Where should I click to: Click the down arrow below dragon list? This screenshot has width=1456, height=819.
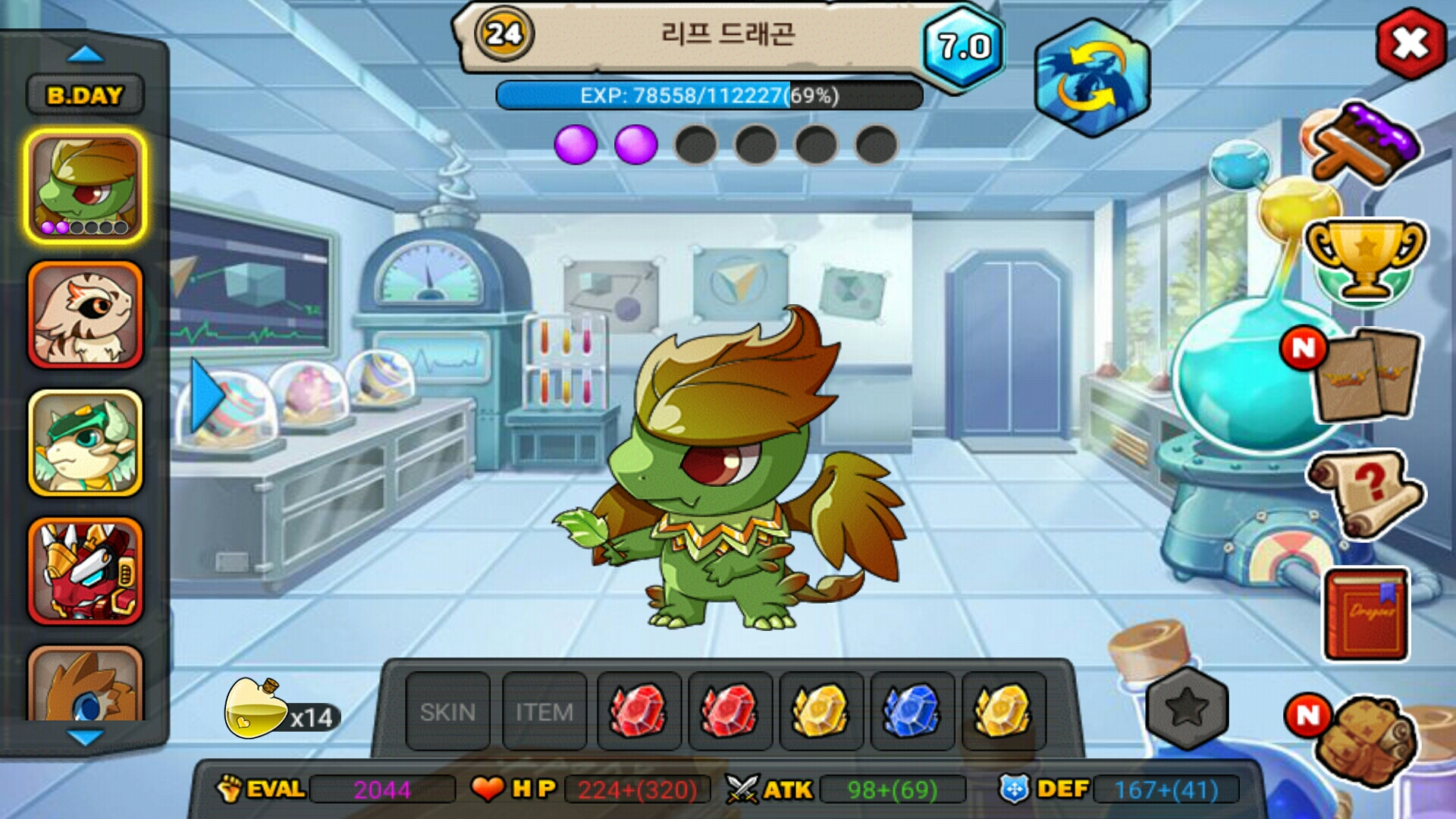pos(85,737)
